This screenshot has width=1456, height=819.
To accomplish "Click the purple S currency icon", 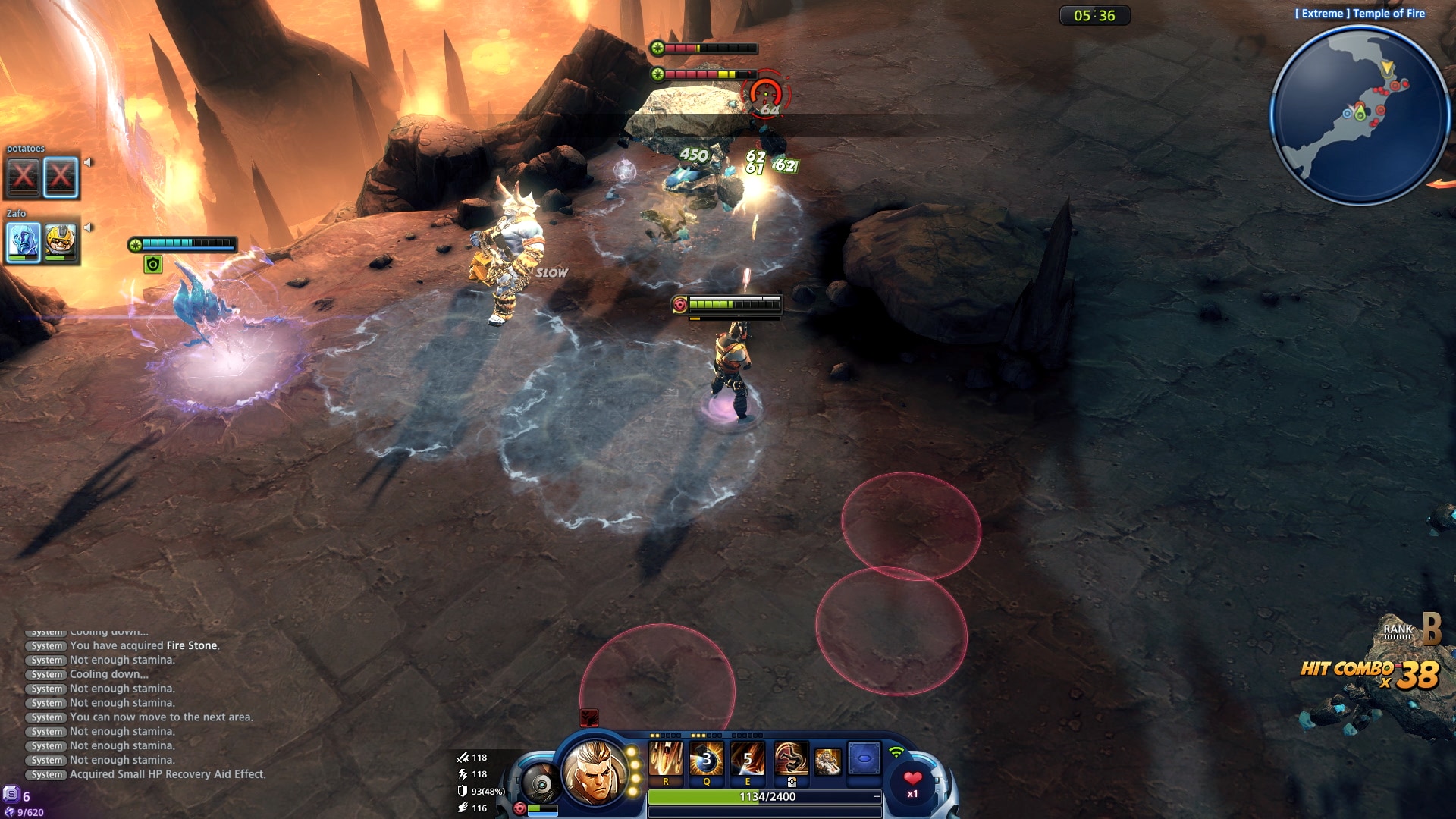I will pyautogui.click(x=11, y=795).
